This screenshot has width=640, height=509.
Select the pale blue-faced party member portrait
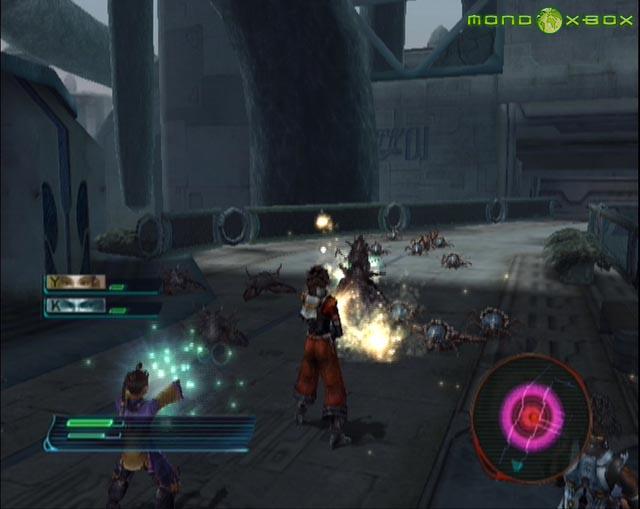(76, 307)
